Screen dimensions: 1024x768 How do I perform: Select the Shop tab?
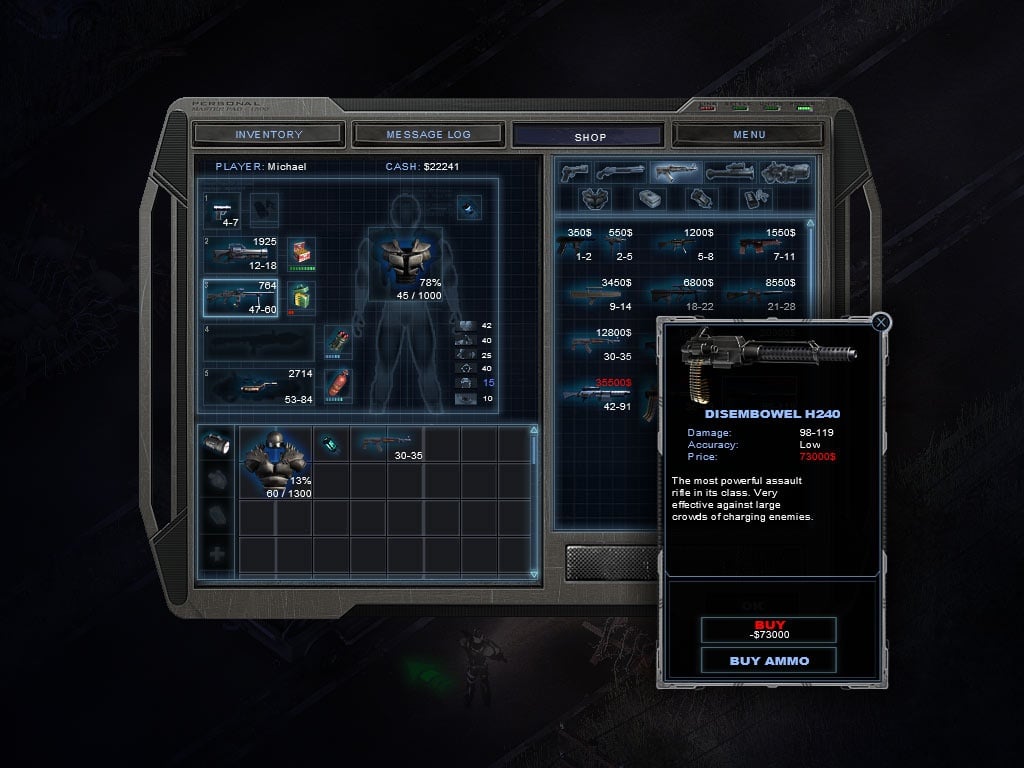(589, 136)
